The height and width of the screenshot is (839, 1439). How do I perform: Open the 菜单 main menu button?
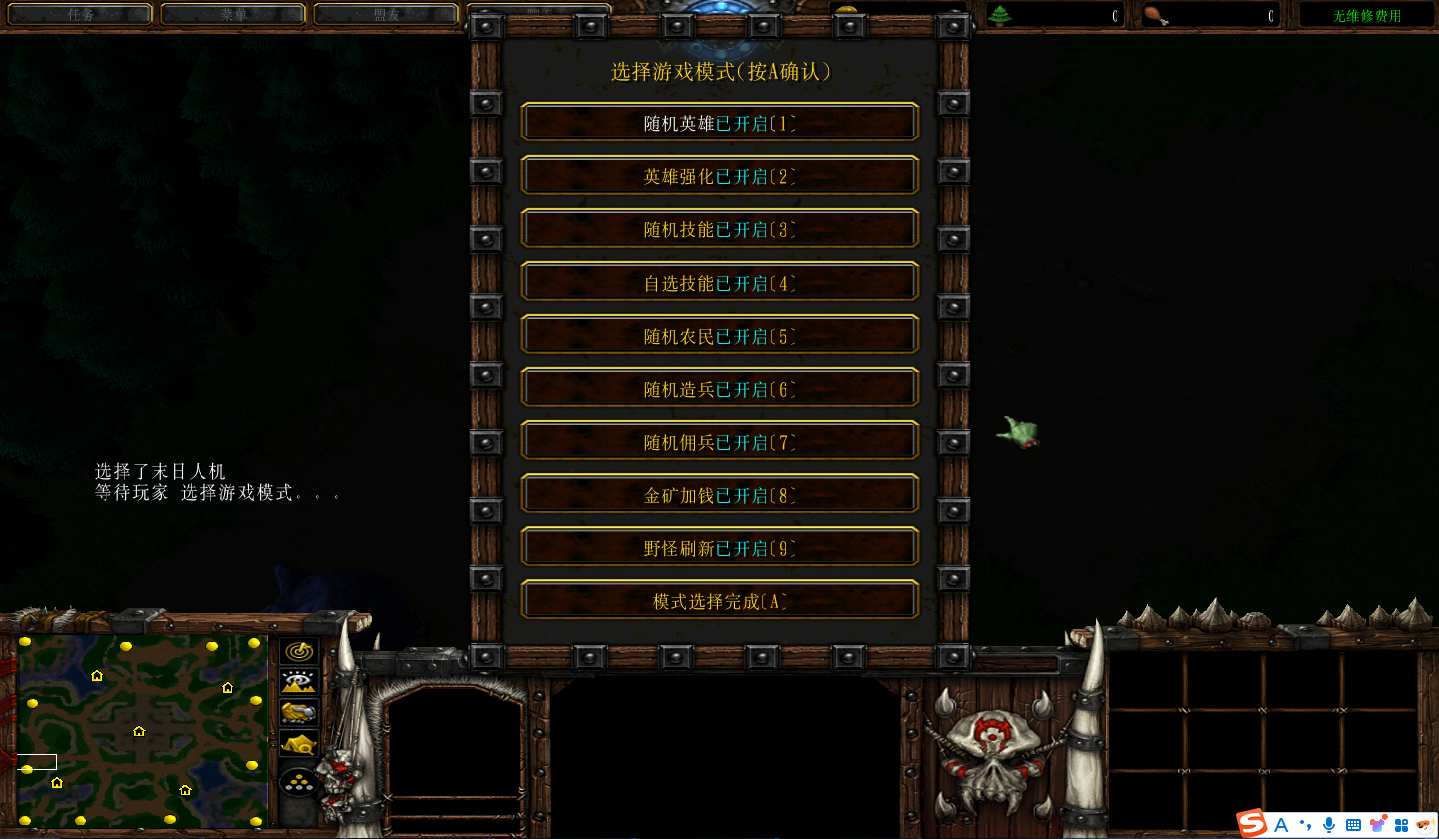pyautogui.click(x=232, y=14)
